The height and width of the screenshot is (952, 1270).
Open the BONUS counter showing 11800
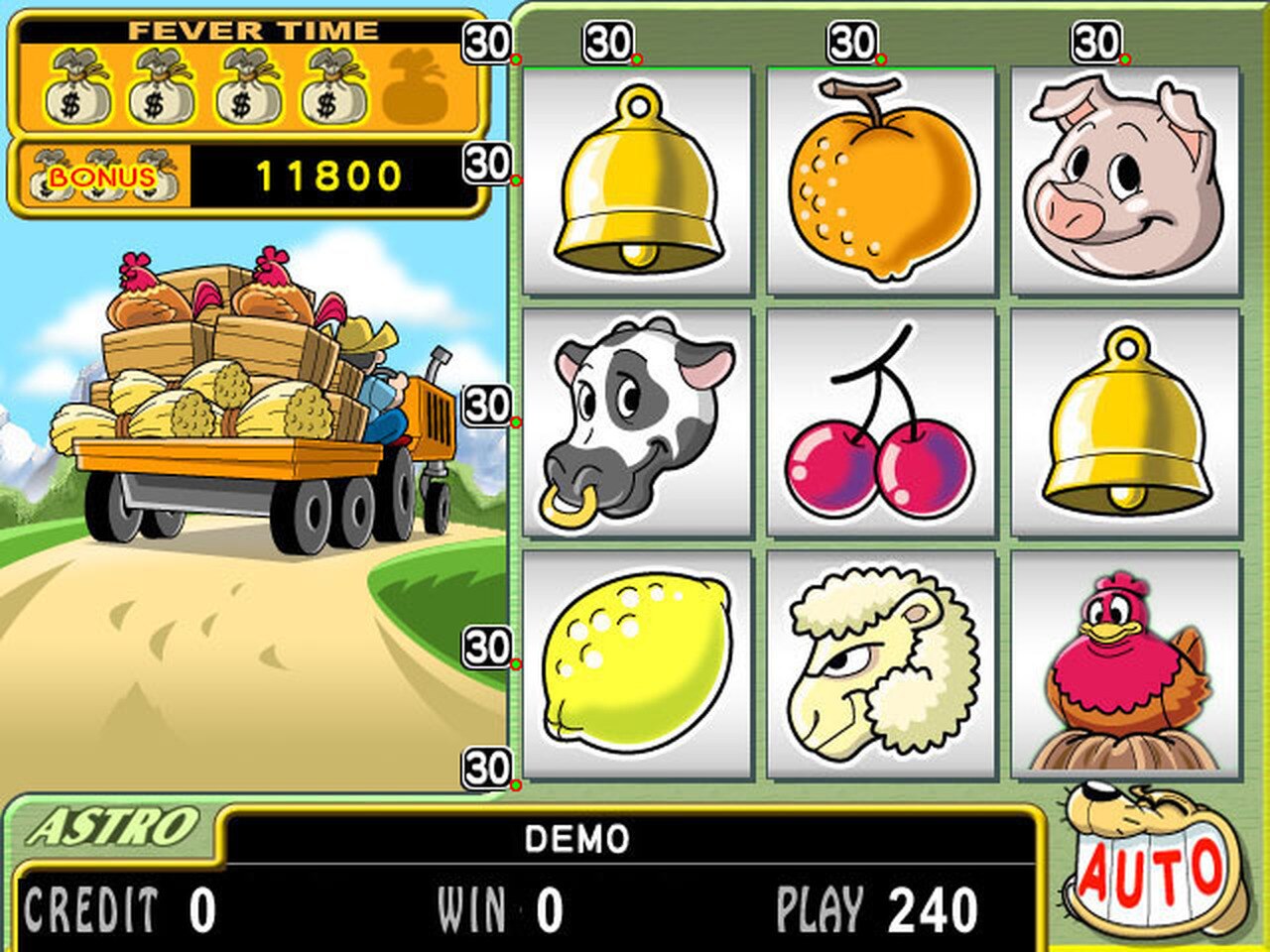click(327, 176)
